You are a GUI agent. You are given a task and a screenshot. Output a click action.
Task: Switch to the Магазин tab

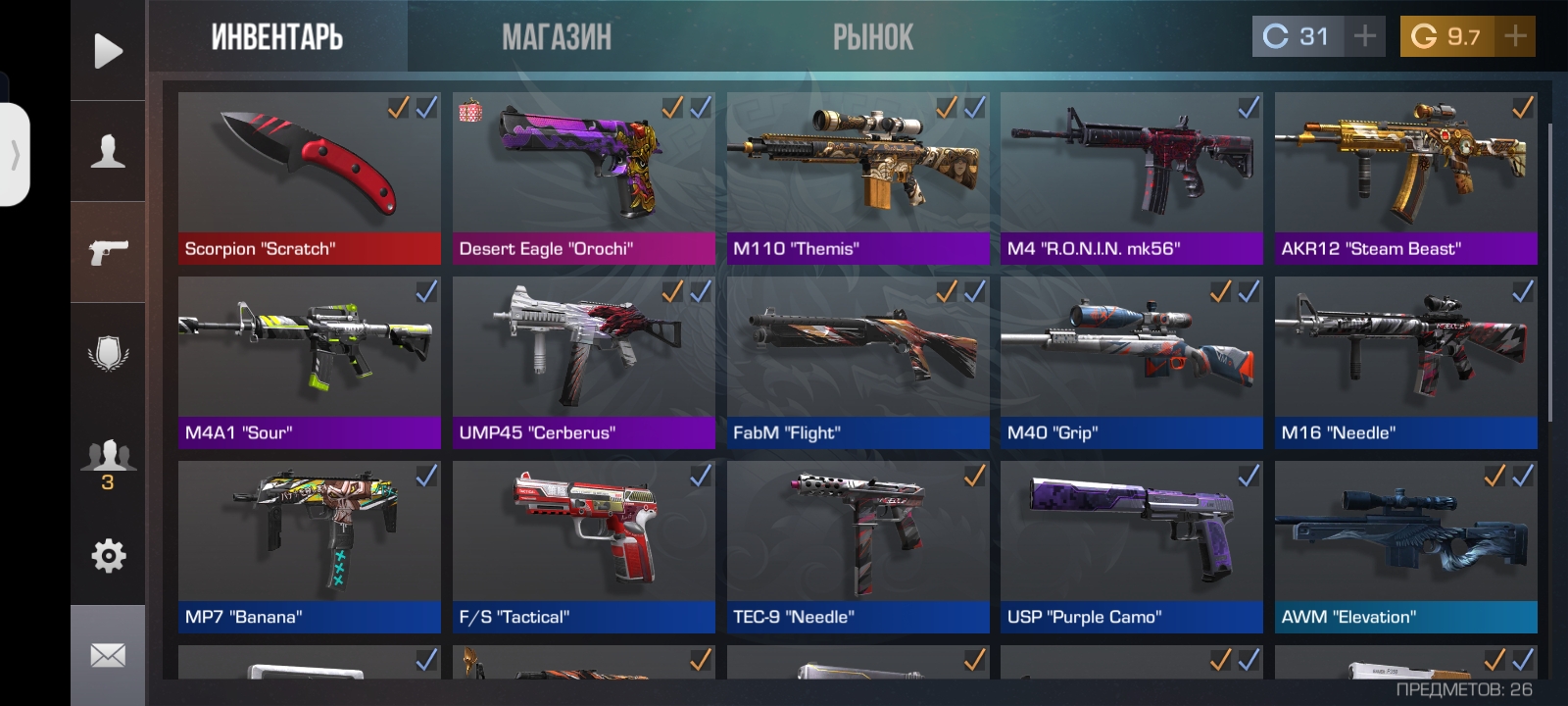[556, 37]
